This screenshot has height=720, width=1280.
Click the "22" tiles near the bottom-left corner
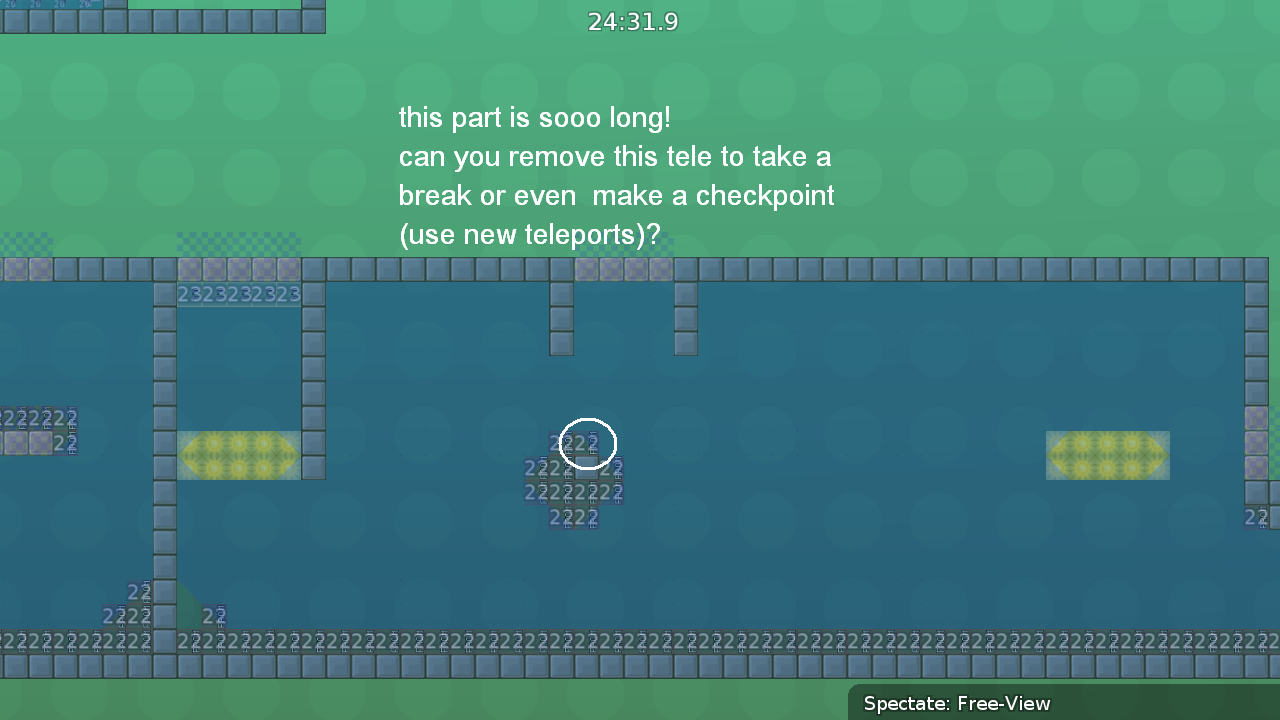coord(127,615)
